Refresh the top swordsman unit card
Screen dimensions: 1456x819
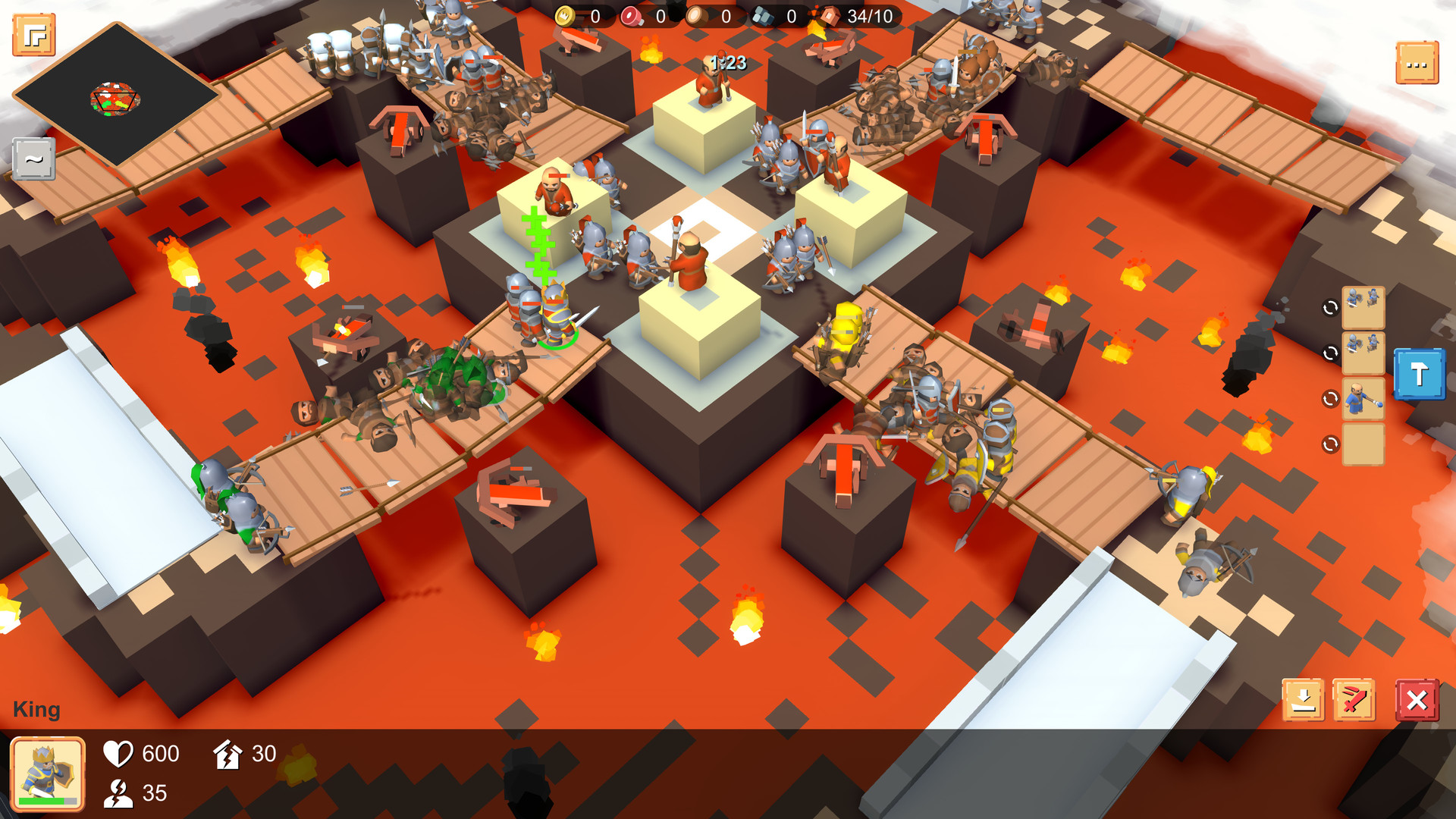coord(1330,306)
